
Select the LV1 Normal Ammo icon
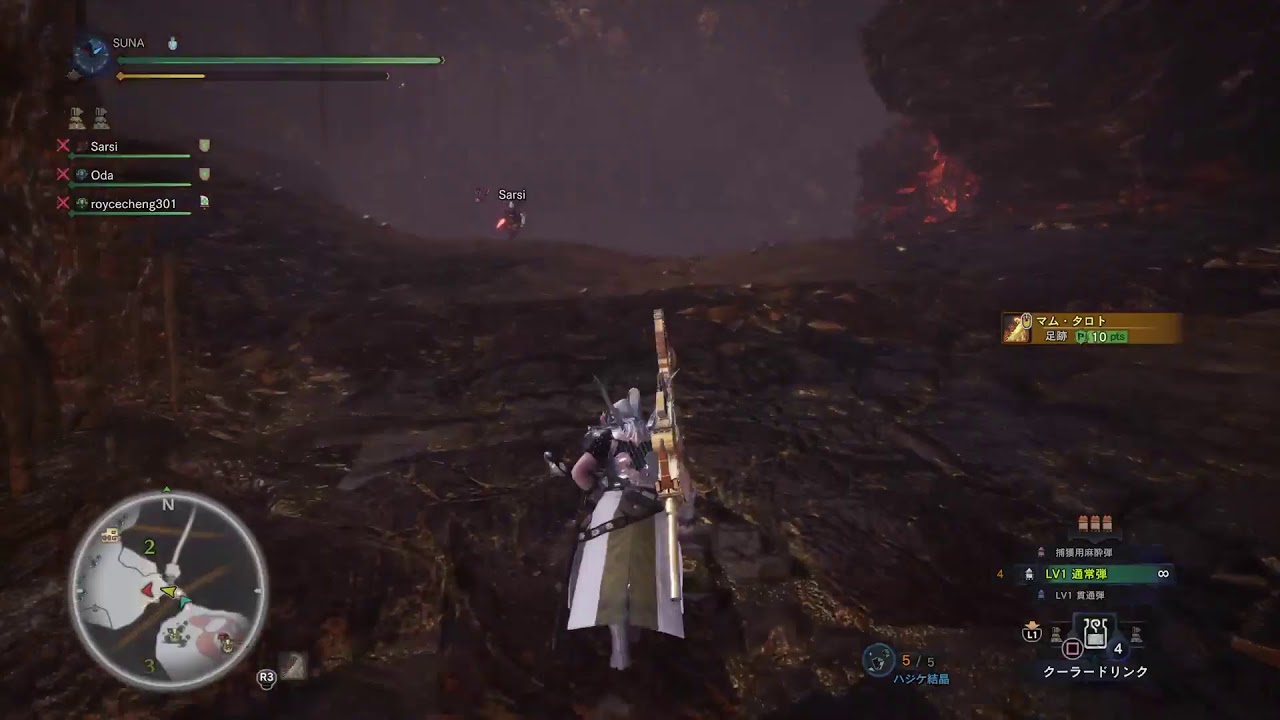[x=1029, y=573]
